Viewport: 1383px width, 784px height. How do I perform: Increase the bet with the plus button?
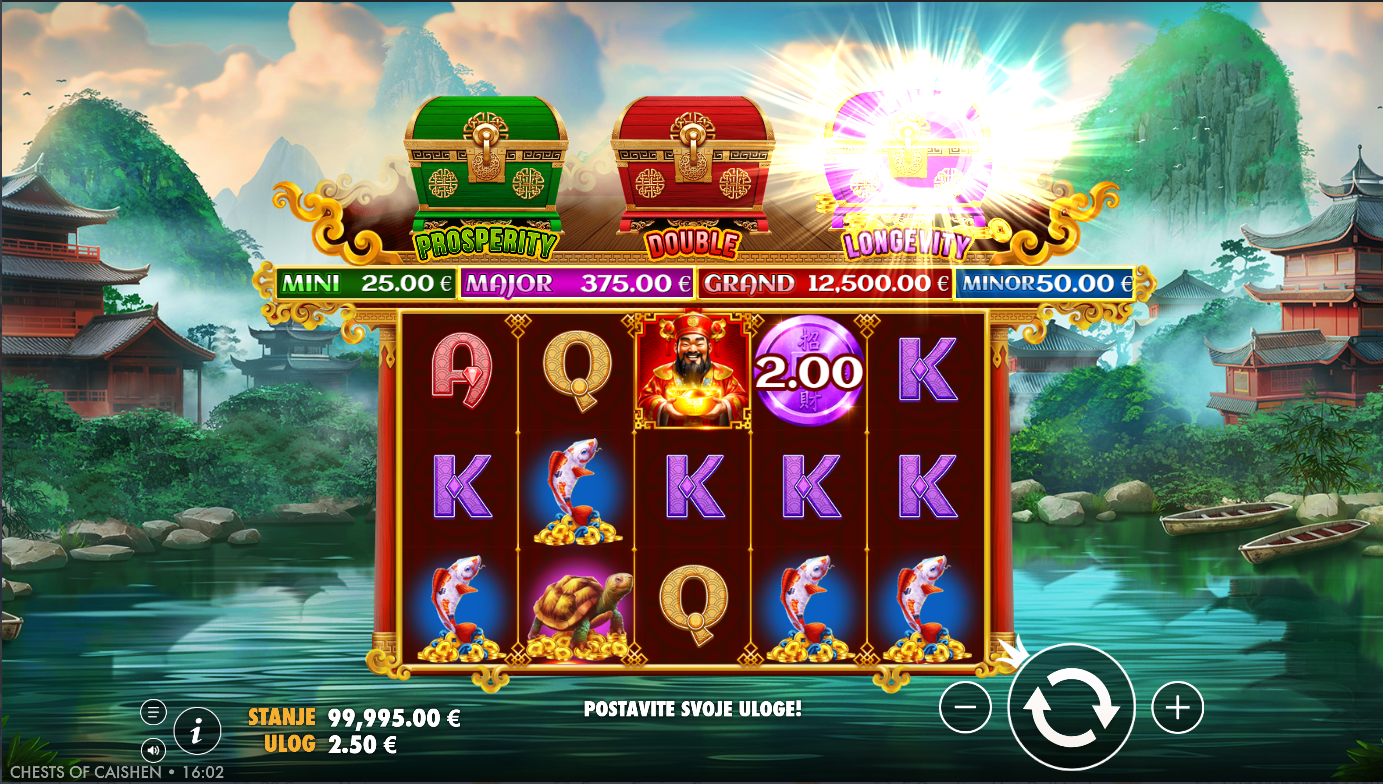[1177, 708]
